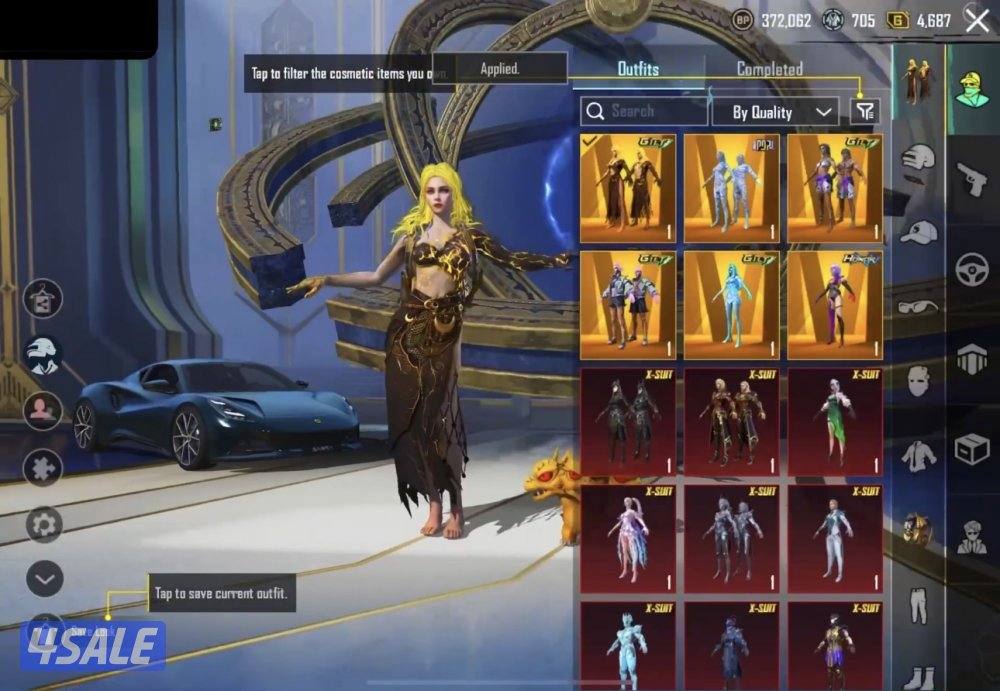Open the gear settings icon
The height and width of the screenshot is (691, 1000).
tap(42, 523)
